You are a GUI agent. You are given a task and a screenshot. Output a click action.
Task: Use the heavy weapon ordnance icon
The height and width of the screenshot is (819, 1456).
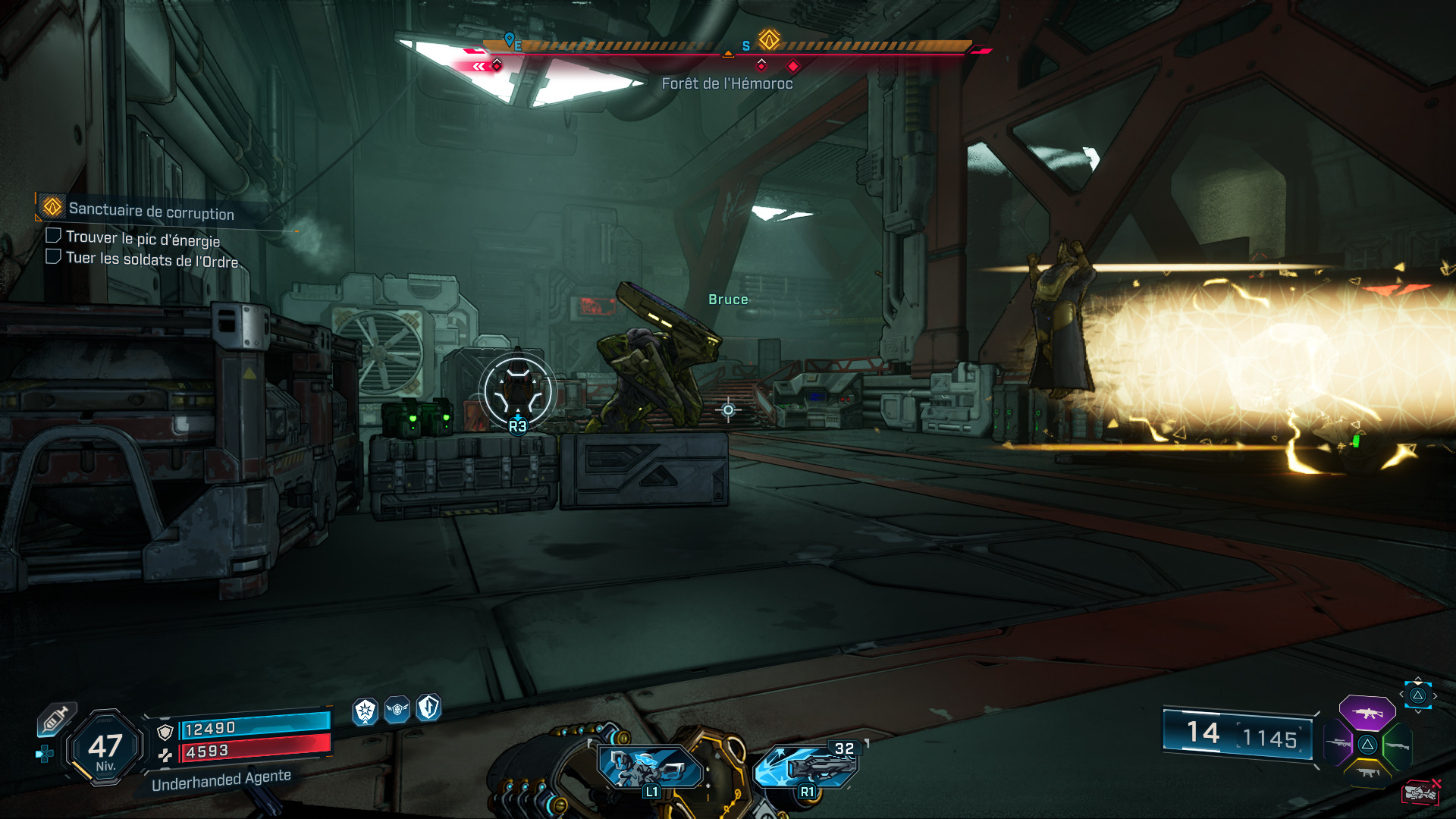[807, 767]
